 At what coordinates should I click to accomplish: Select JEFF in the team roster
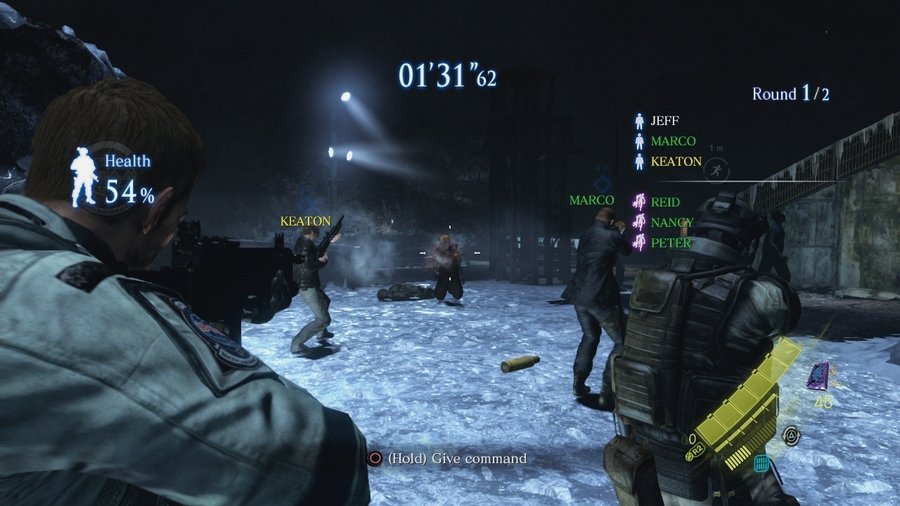664,121
